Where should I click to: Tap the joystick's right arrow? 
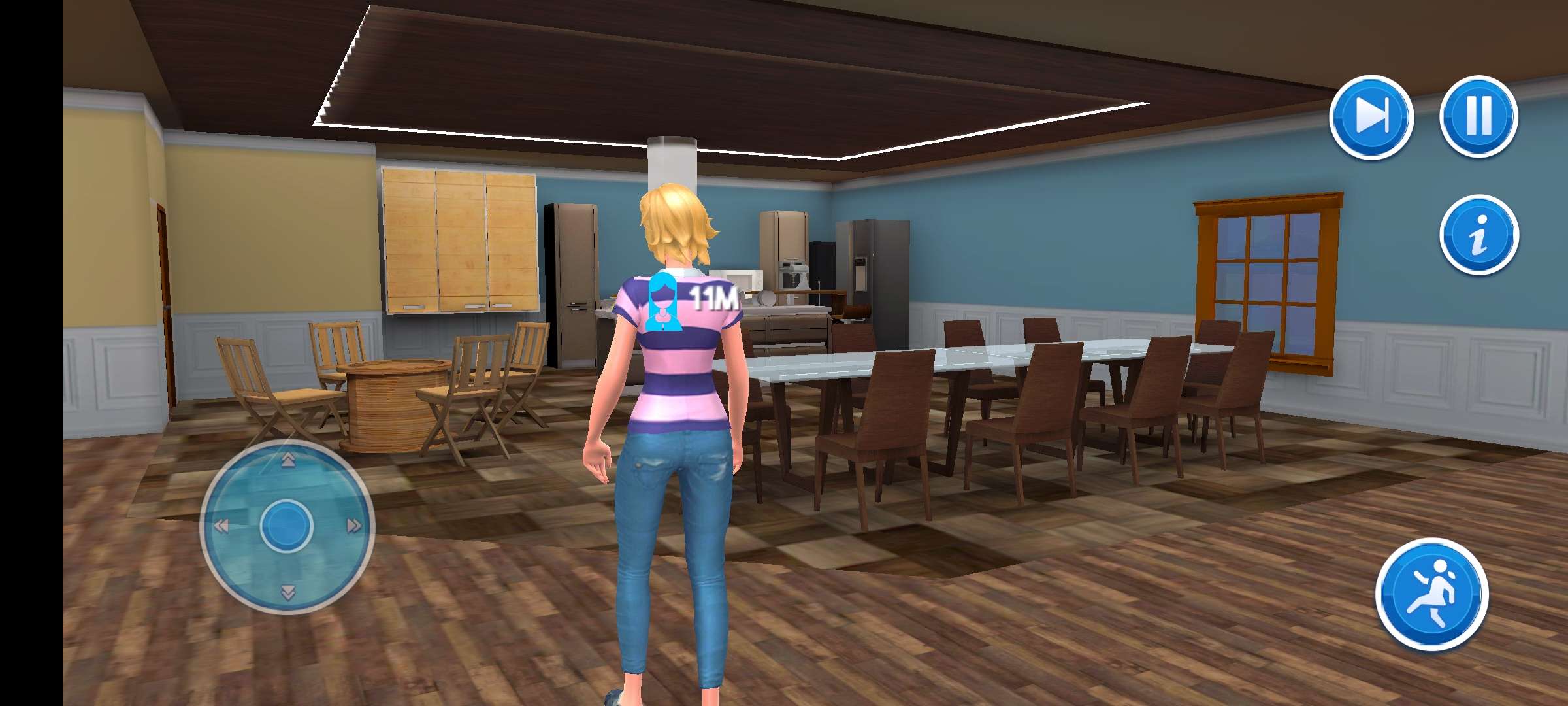coord(353,526)
